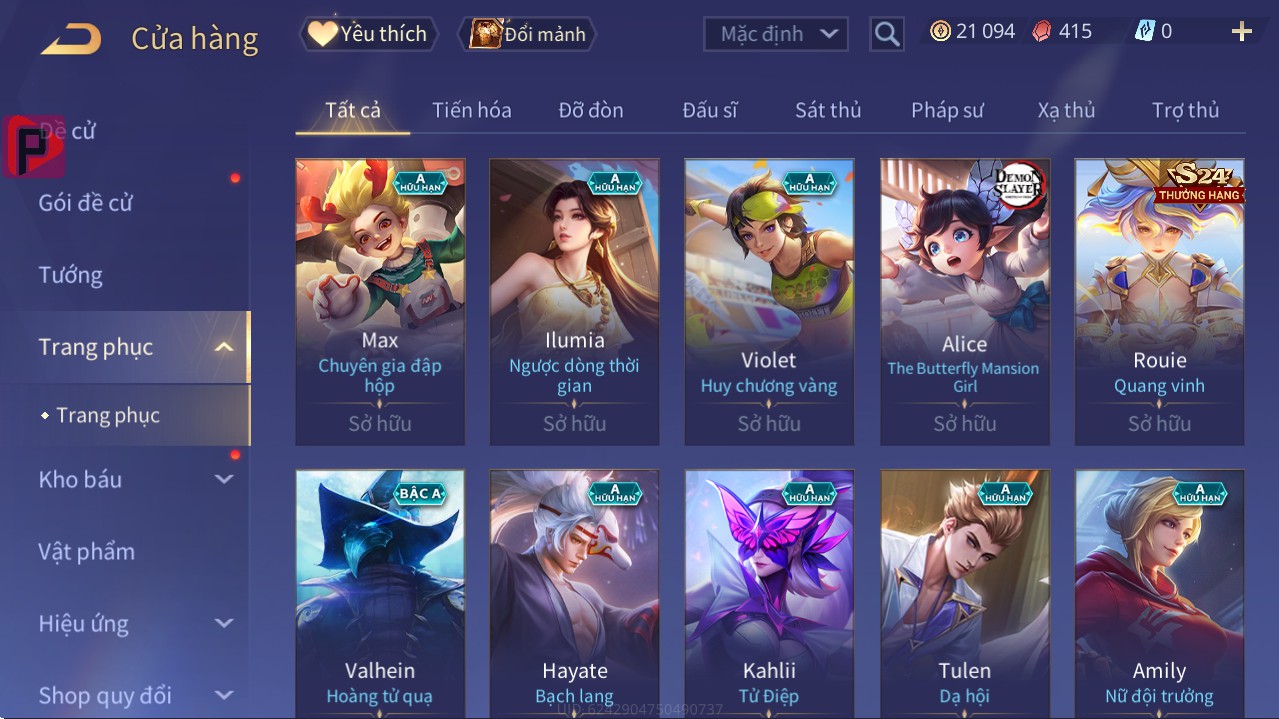Image resolution: width=1279 pixels, height=719 pixels.
Task: Open the Đổi mảnh exchange
Action: pos(527,34)
